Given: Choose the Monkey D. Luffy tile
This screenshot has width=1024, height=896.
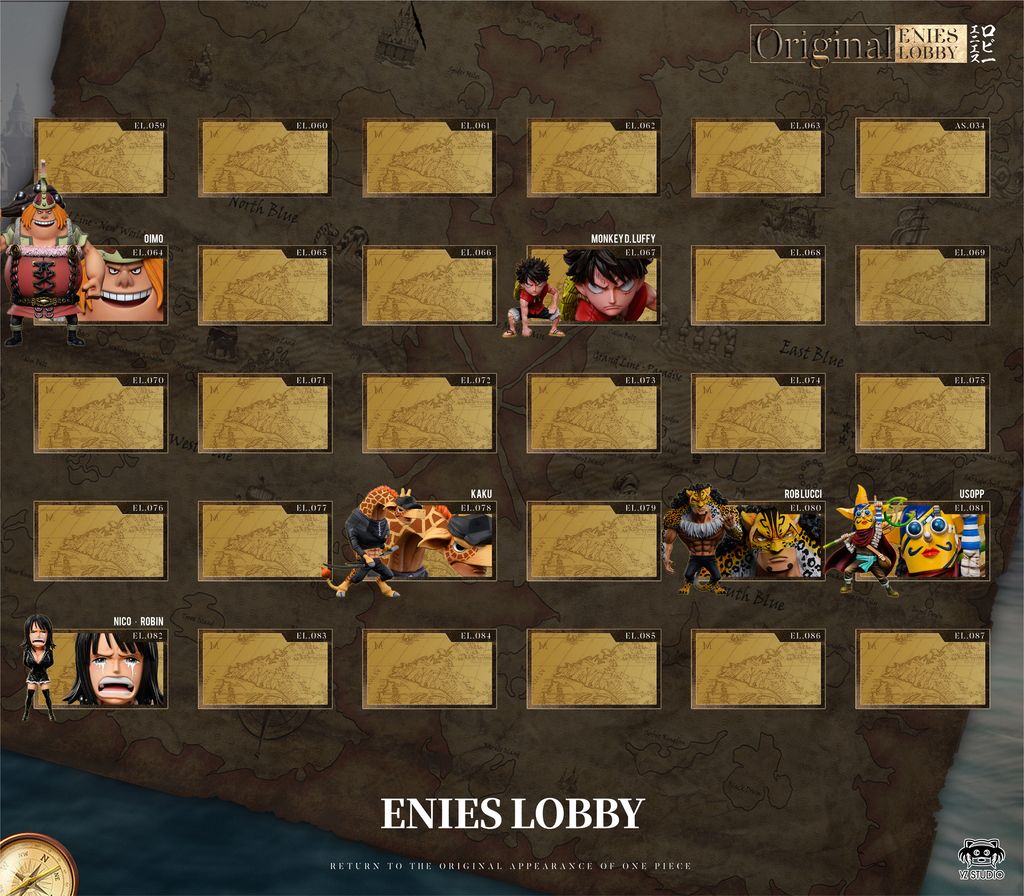Looking at the screenshot, I should tap(593, 285).
